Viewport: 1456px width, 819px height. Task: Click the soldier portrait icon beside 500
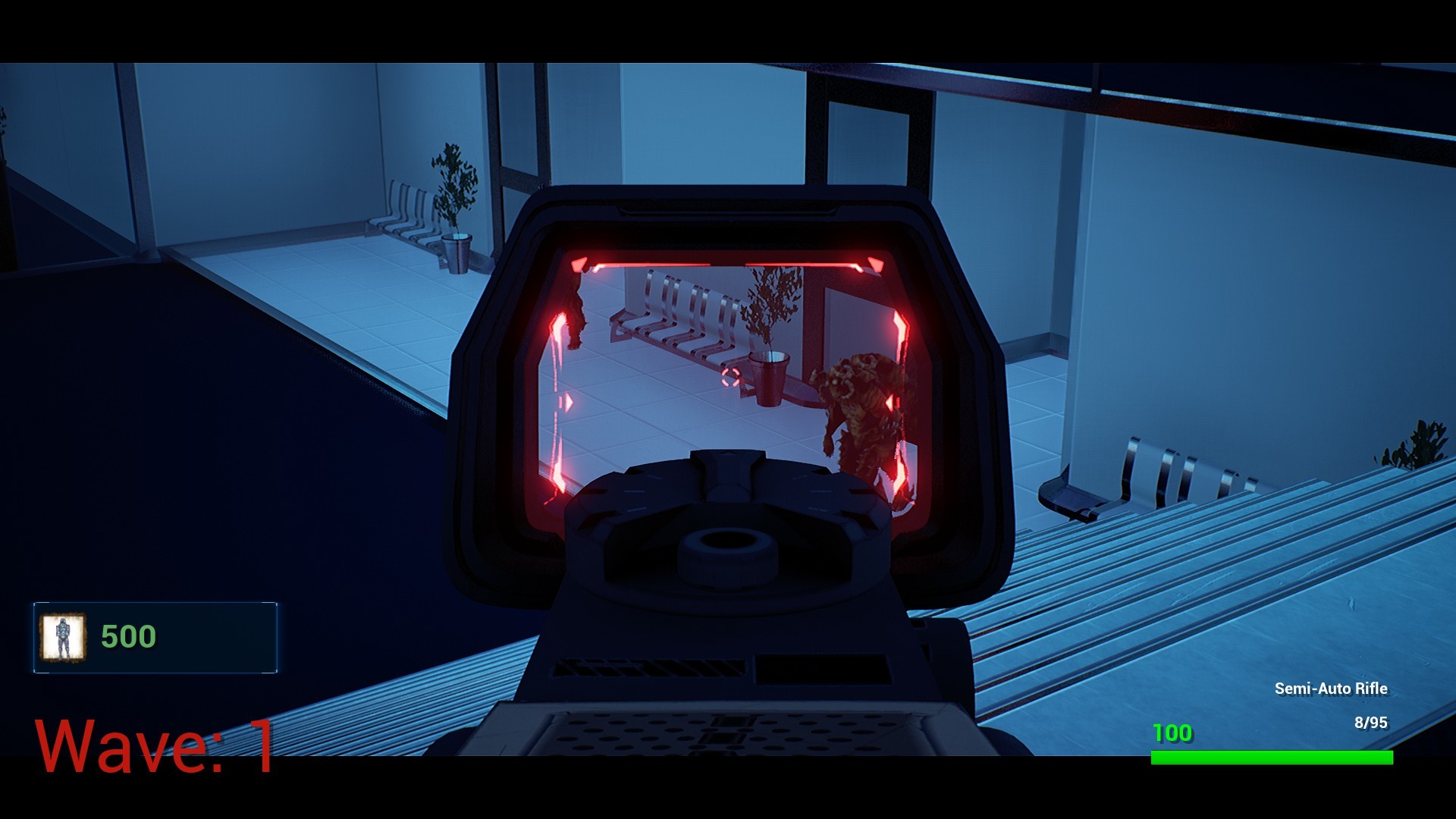(x=64, y=637)
